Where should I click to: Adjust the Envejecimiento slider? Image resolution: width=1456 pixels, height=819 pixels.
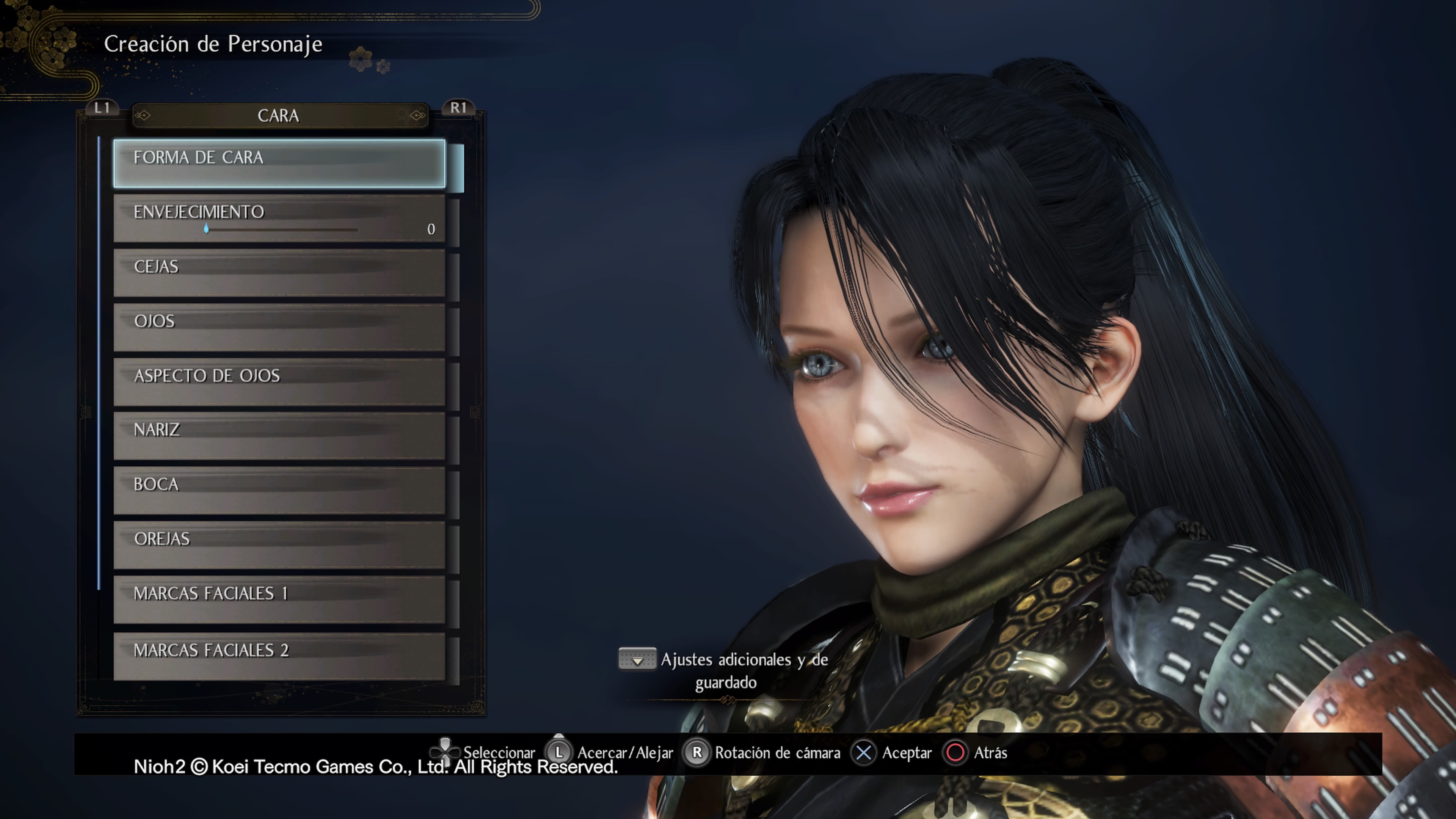pyautogui.click(x=207, y=229)
